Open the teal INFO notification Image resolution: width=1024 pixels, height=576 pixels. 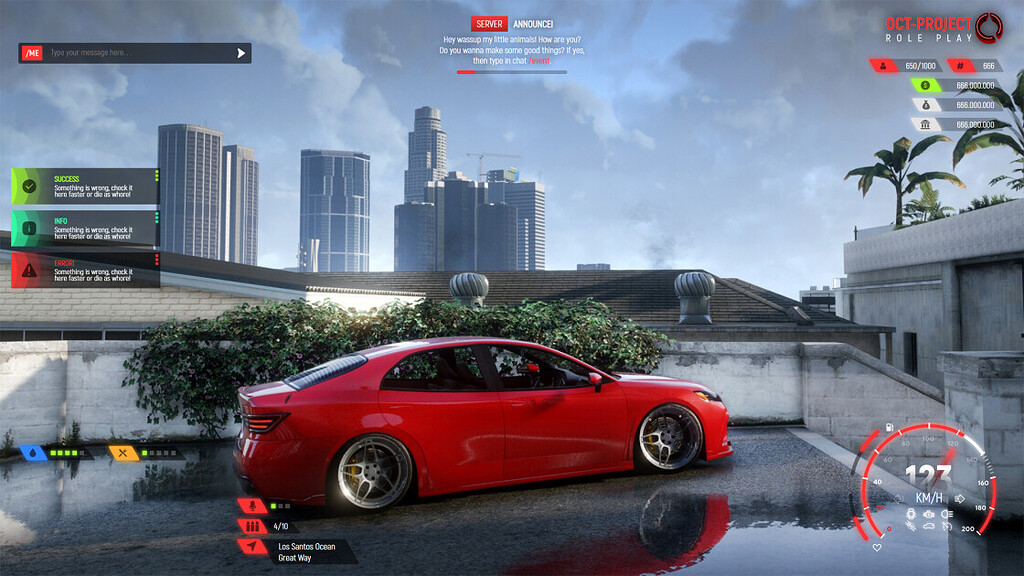point(85,228)
